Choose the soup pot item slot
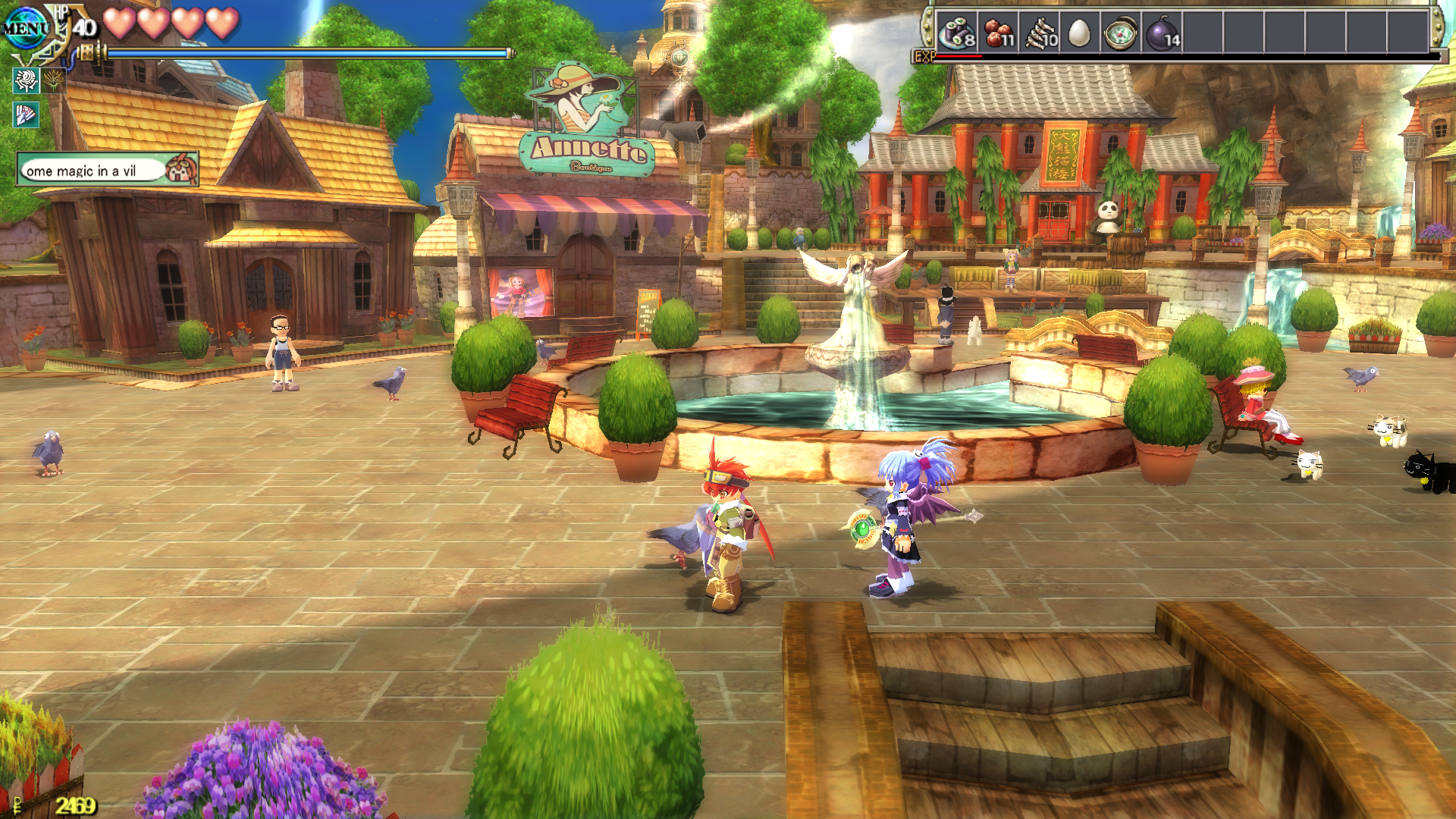The height and width of the screenshot is (819, 1456). point(1121,33)
